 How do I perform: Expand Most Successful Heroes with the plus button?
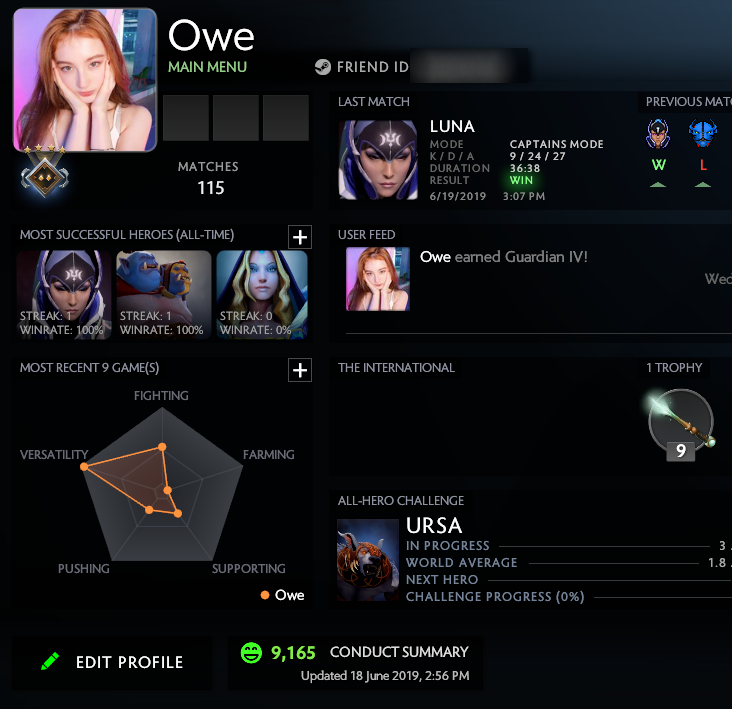pos(299,236)
